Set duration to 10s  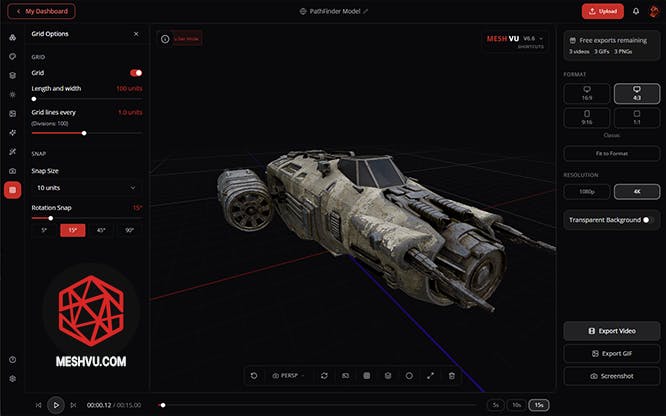point(517,405)
